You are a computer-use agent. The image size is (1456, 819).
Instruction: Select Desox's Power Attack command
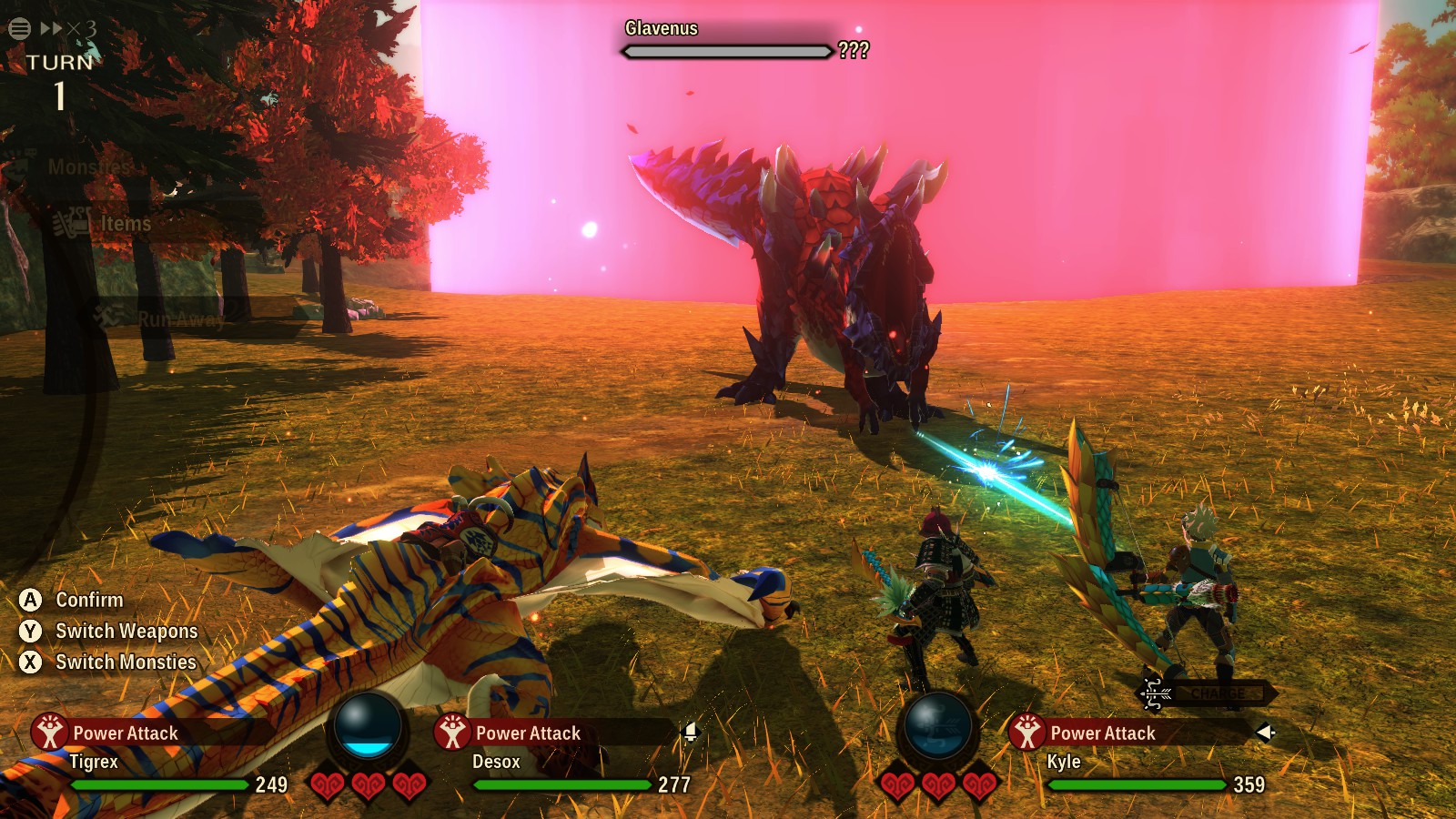coord(528,733)
